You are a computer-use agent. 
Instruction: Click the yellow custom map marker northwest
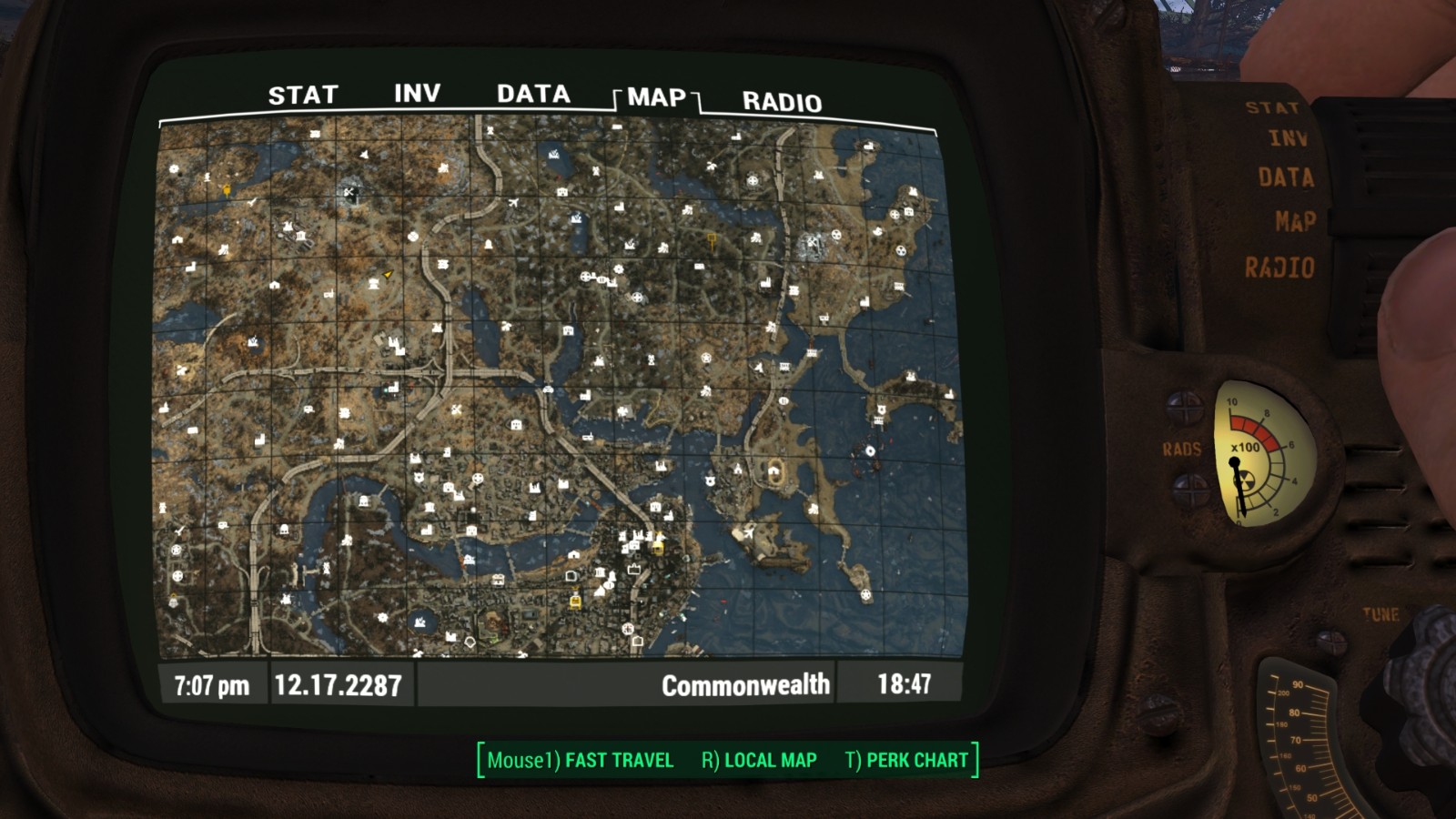(x=227, y=190)
